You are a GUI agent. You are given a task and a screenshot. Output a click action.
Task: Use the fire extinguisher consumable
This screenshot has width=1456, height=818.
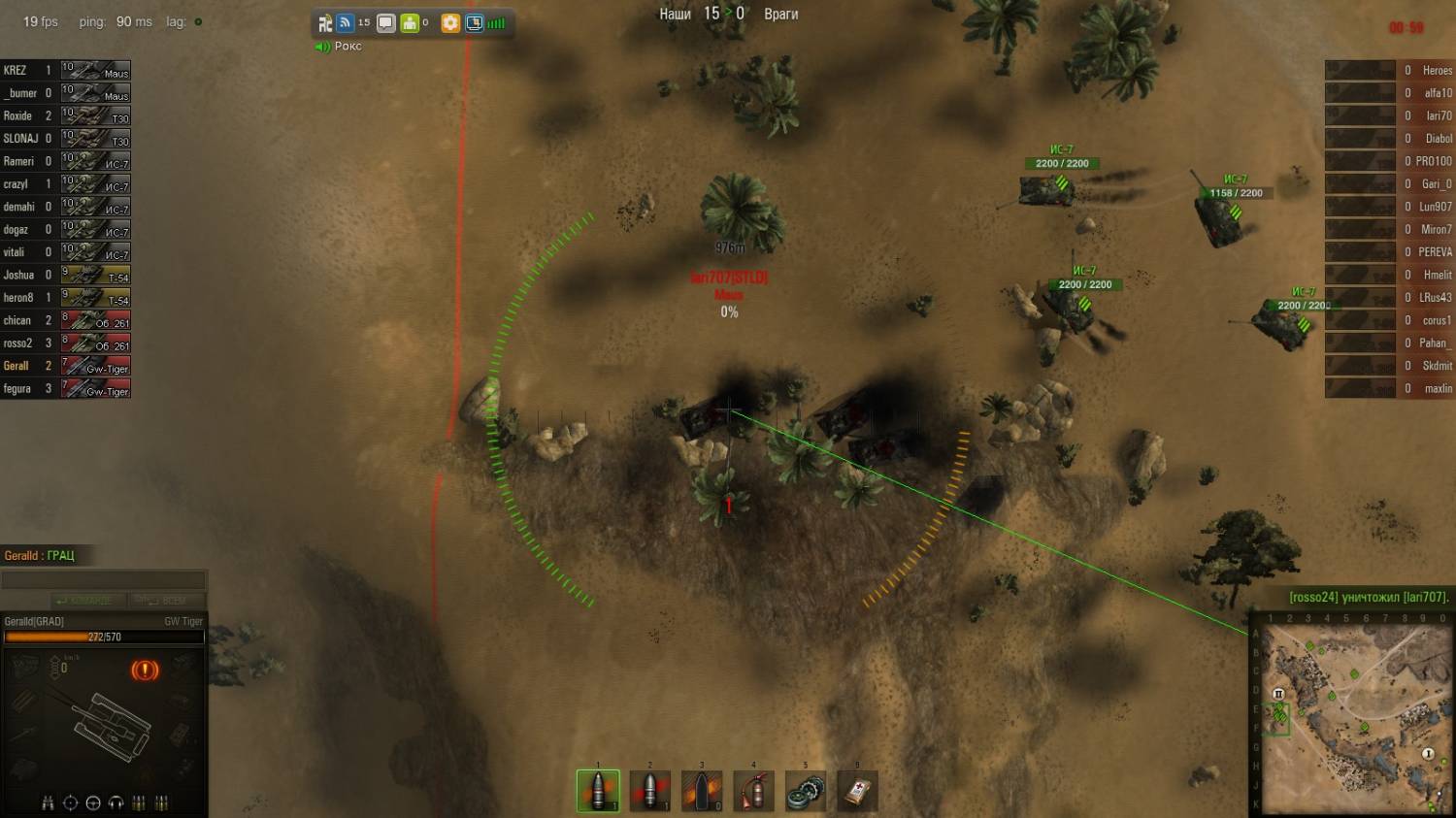(753, 791)
